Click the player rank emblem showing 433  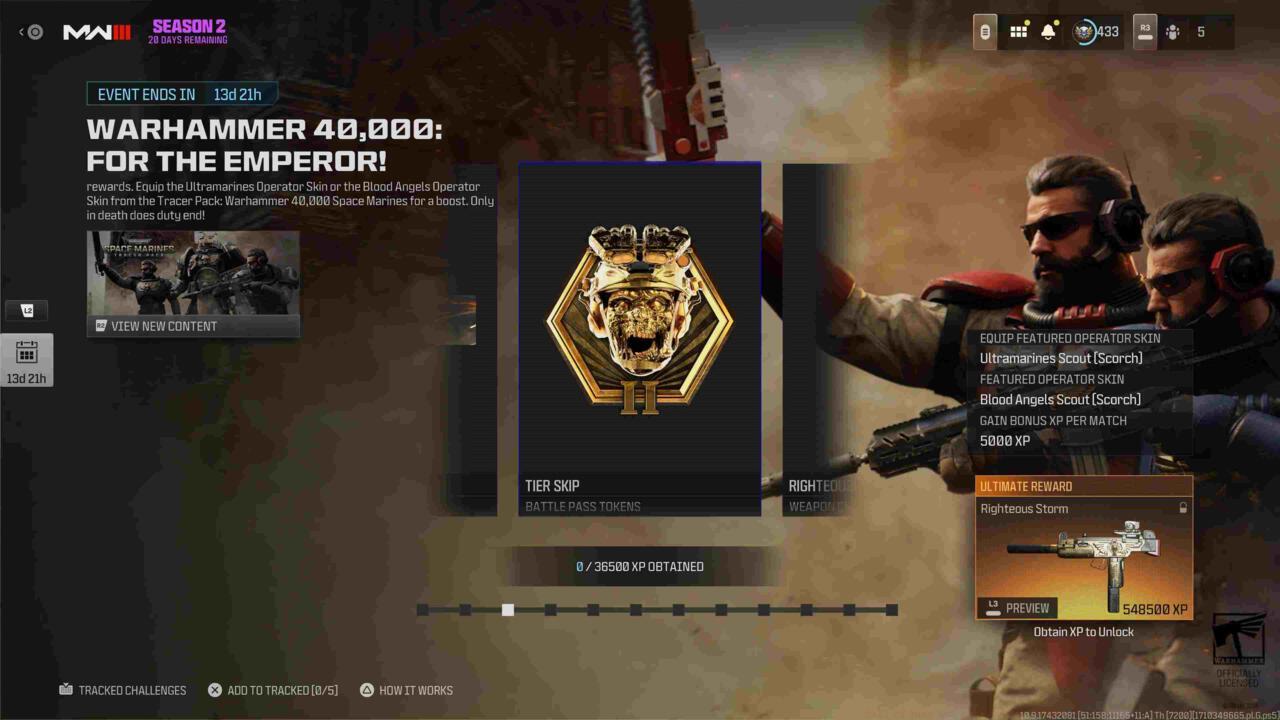(1088, 31)
